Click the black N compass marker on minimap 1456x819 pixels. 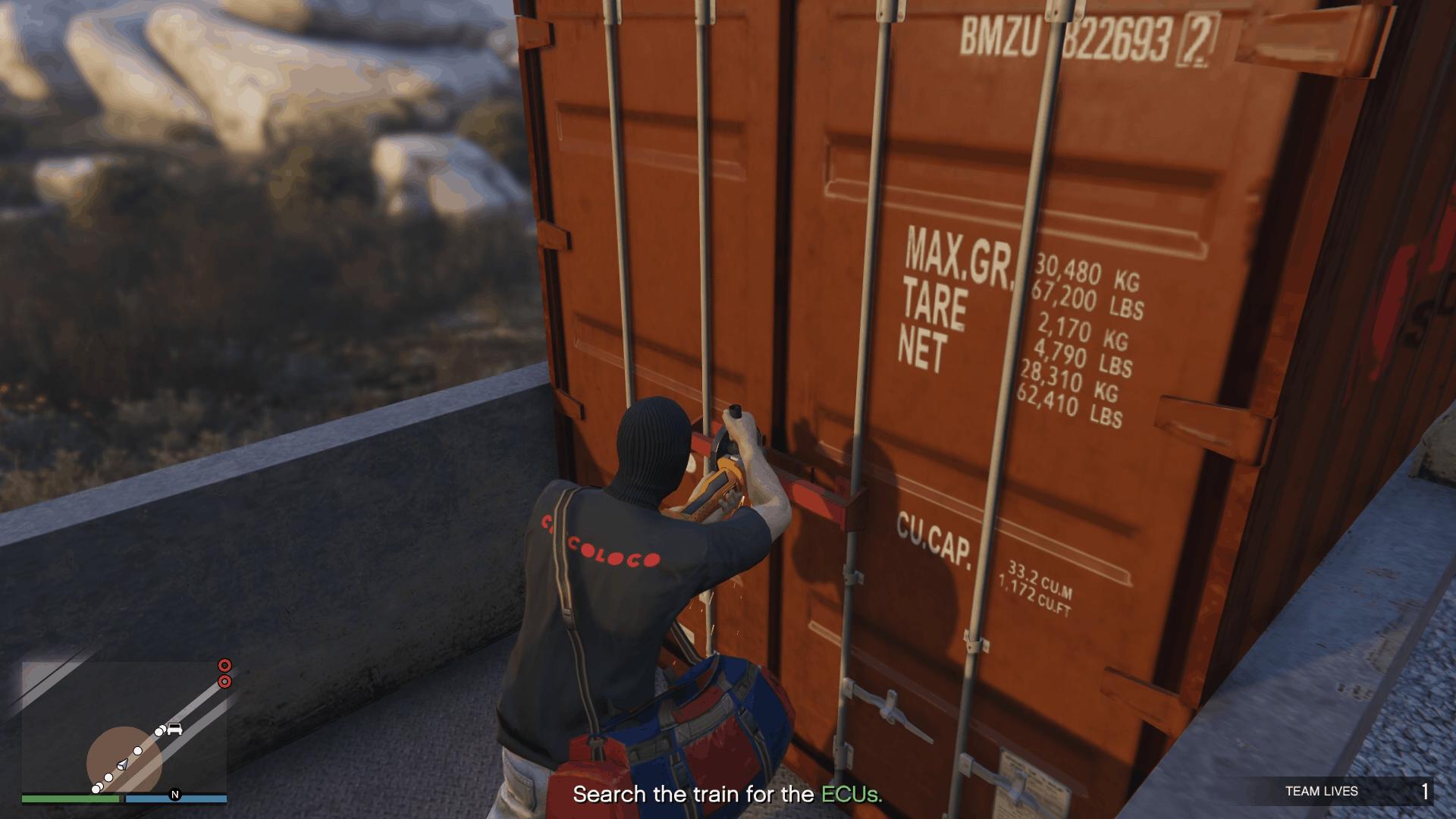pos(175,793)
